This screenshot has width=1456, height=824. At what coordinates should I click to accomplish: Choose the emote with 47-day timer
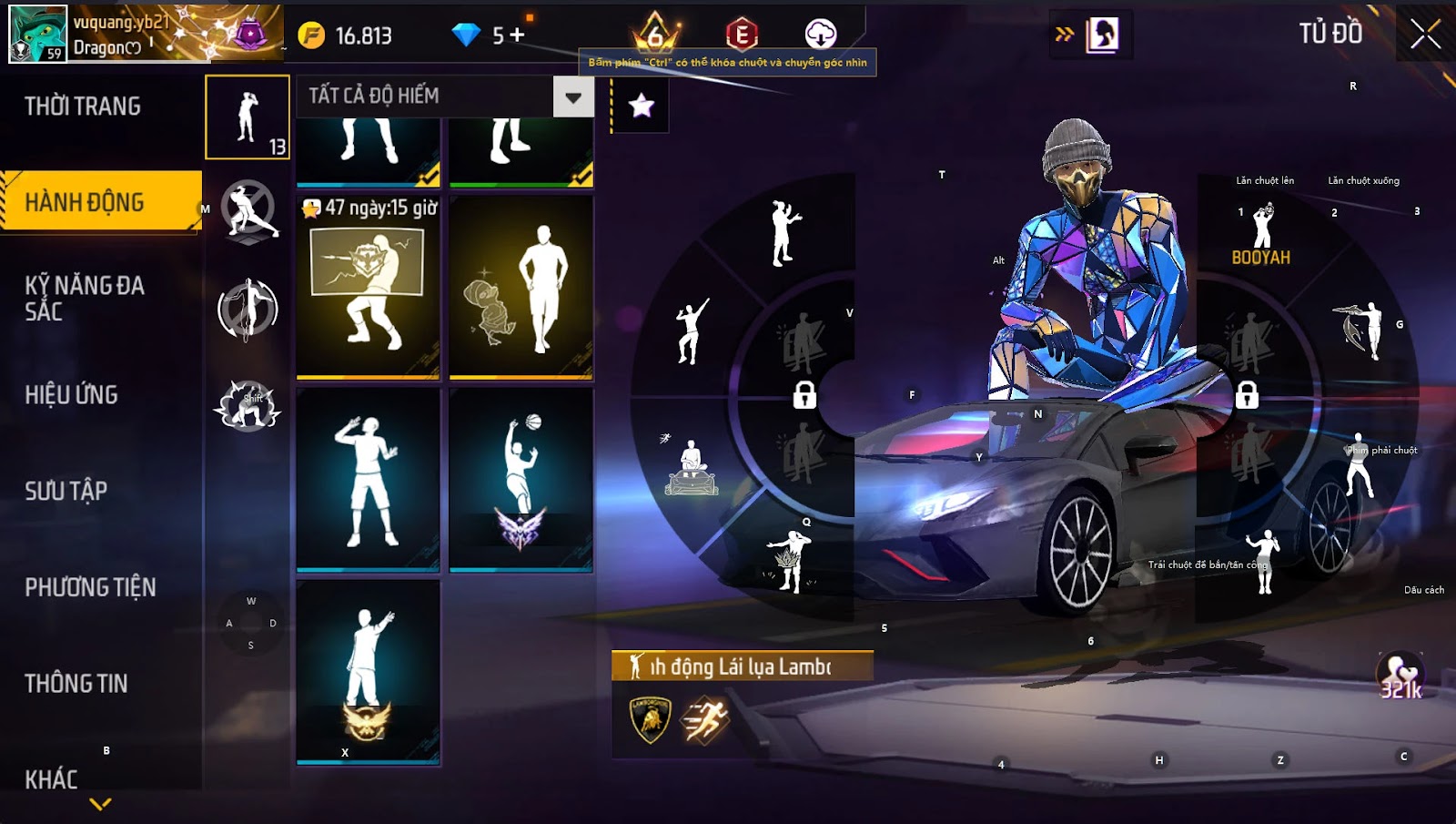[x=368, y=287]
